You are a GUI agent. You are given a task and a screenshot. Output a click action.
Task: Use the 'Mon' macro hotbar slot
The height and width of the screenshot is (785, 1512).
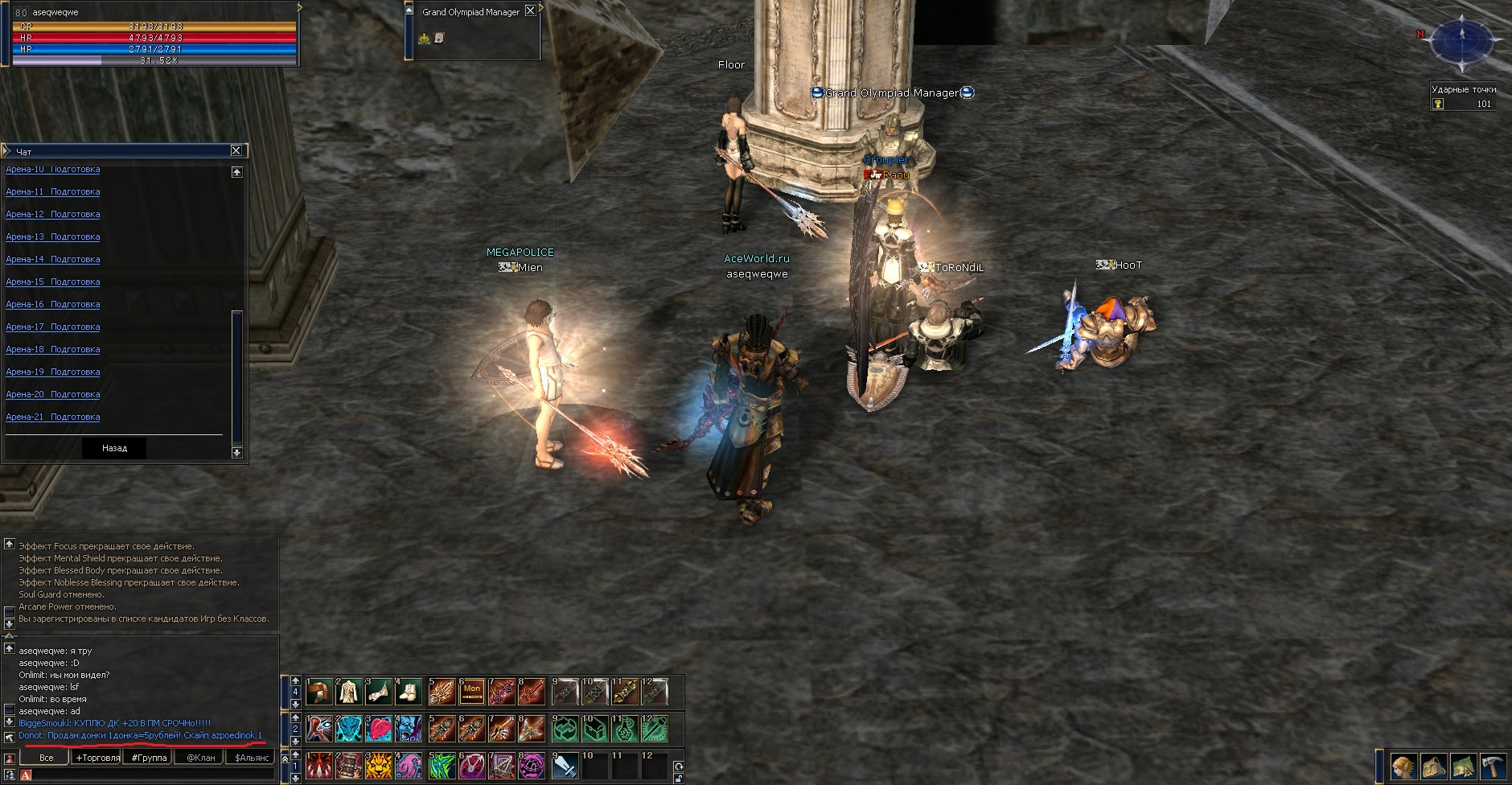point(472,691)
